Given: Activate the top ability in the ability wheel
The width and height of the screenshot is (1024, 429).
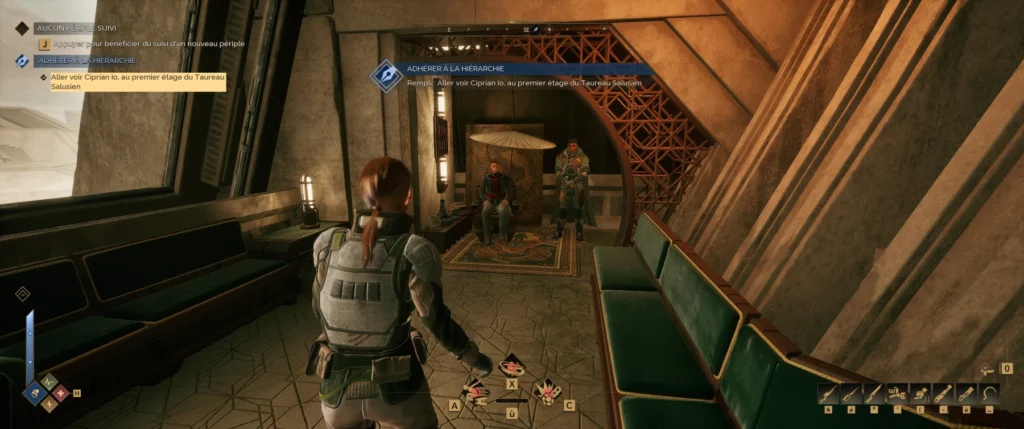Looking at the screenshot, I should point(513,365).
